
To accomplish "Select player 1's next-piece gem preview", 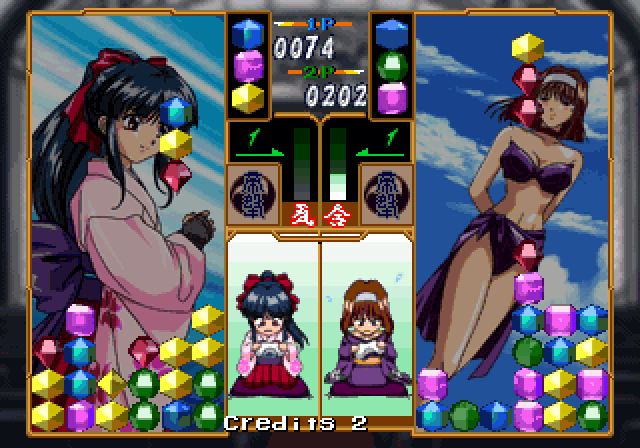I will click(x=247, y=65).
